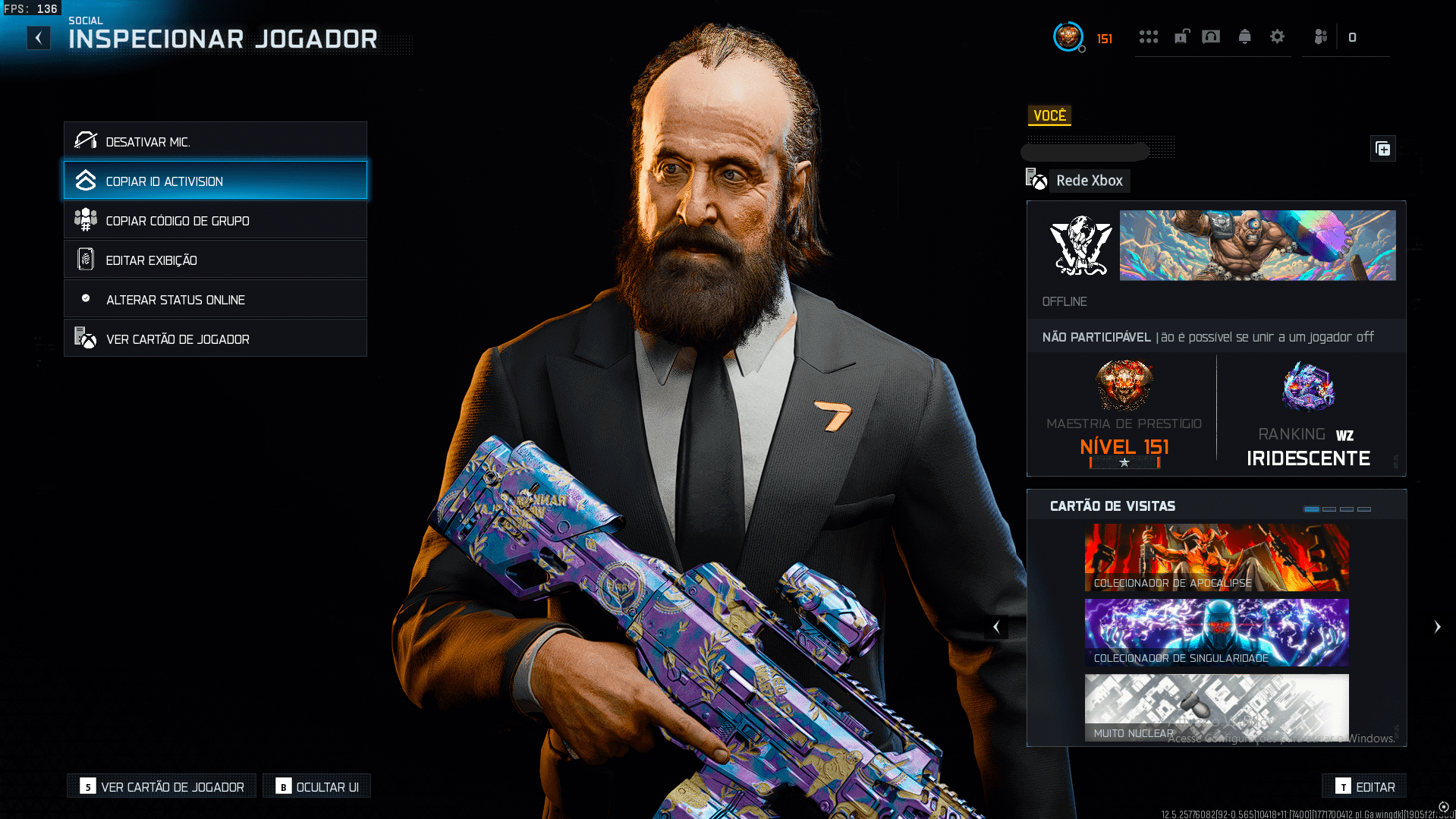
Task: Click the copy profile icon beside the name field
Action: [x=1382, y=149]
